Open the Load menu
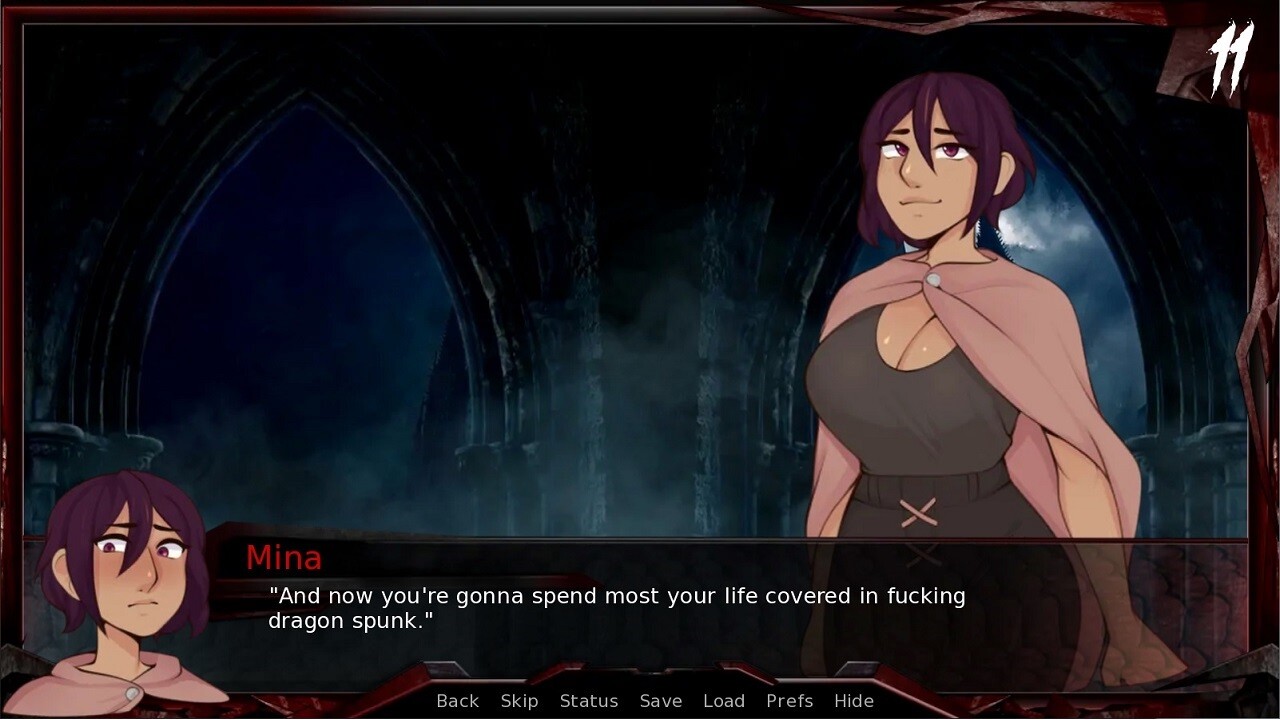The height and width of the screenshot is (720, 1280). coord(724,701)
